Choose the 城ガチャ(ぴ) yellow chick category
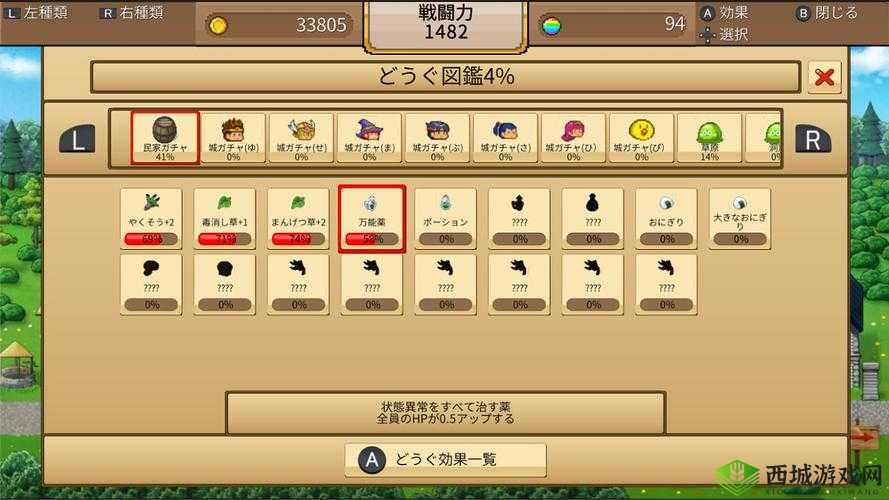 (x=641, y=138)
